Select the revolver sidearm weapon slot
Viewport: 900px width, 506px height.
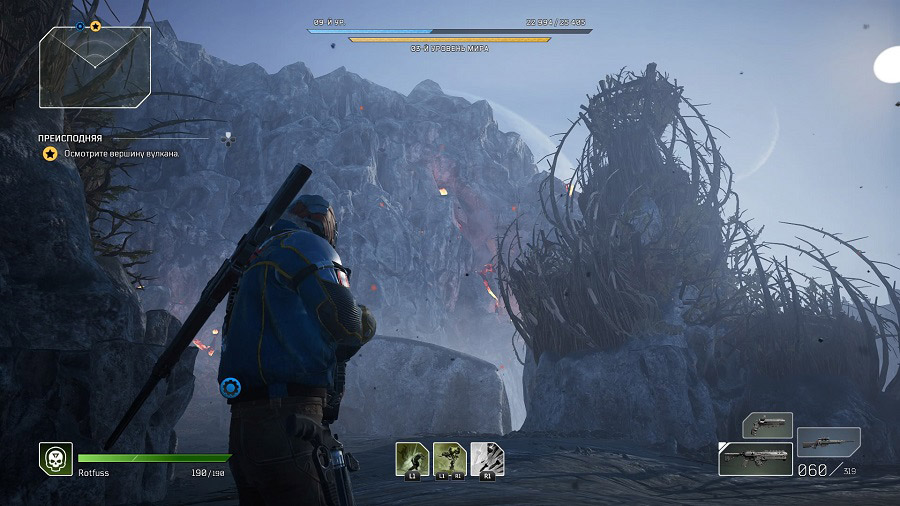(767, 425)
